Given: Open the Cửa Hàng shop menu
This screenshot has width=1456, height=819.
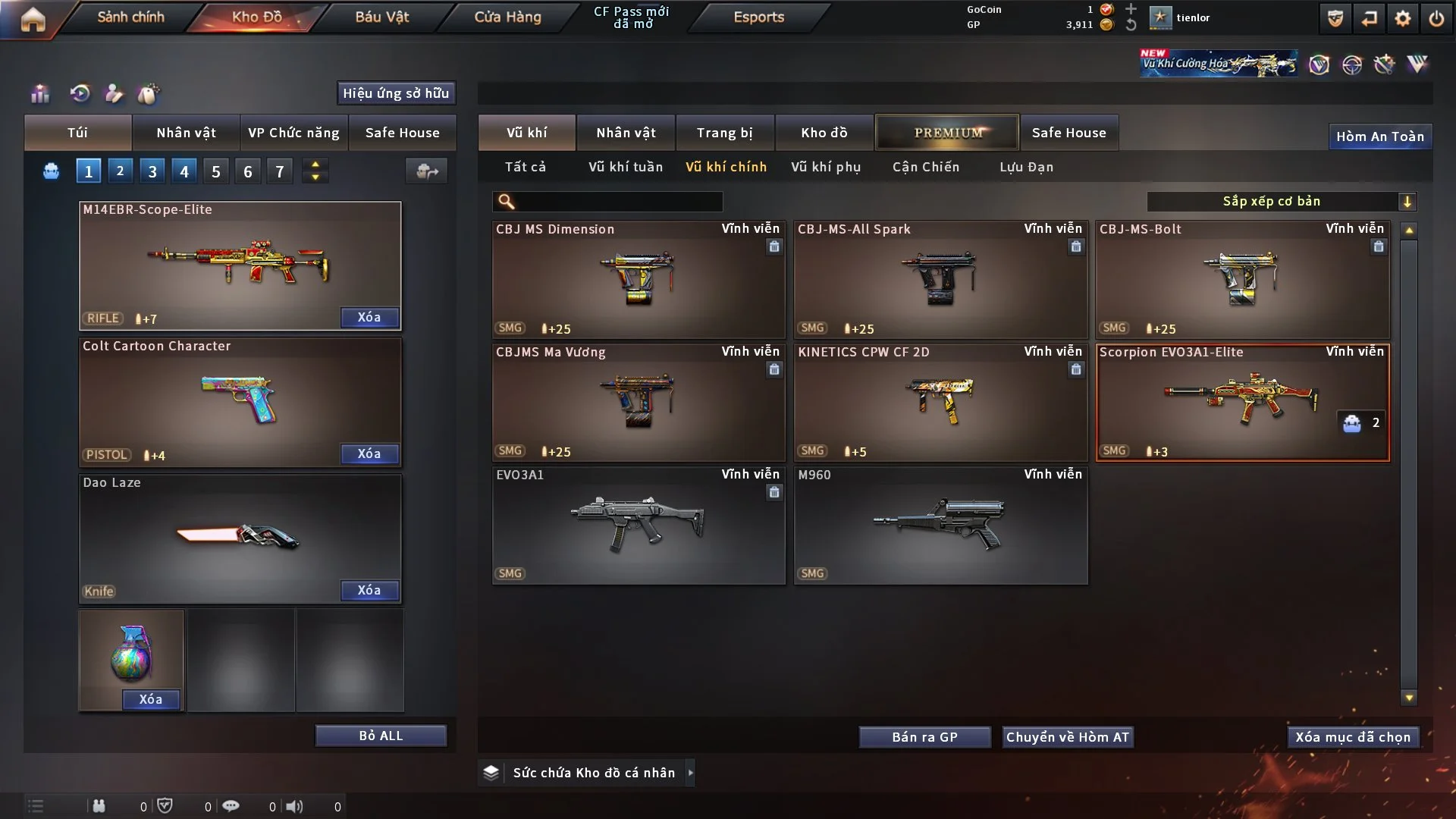Looking at the screenshot, I should [507, 17].
